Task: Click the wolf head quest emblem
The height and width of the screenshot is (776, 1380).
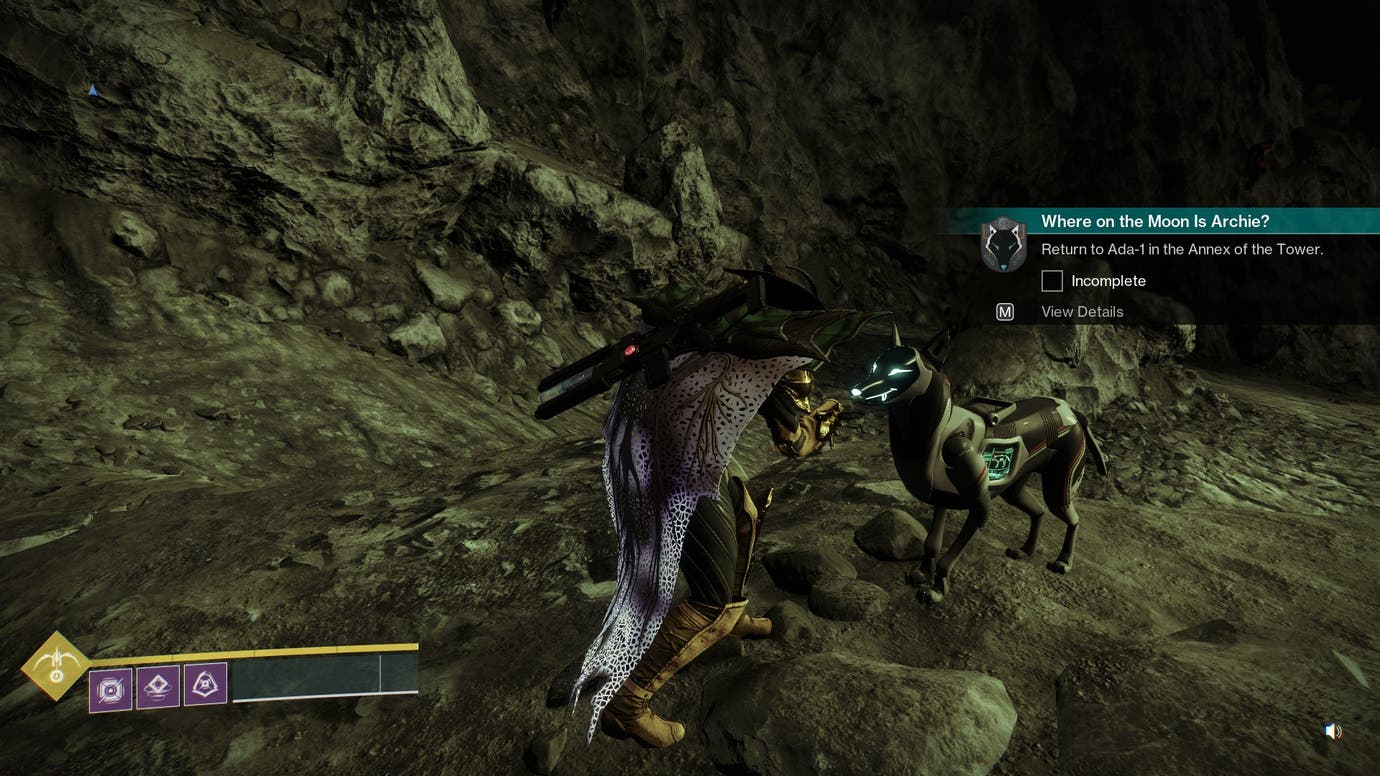Action: pos(1003,244)
